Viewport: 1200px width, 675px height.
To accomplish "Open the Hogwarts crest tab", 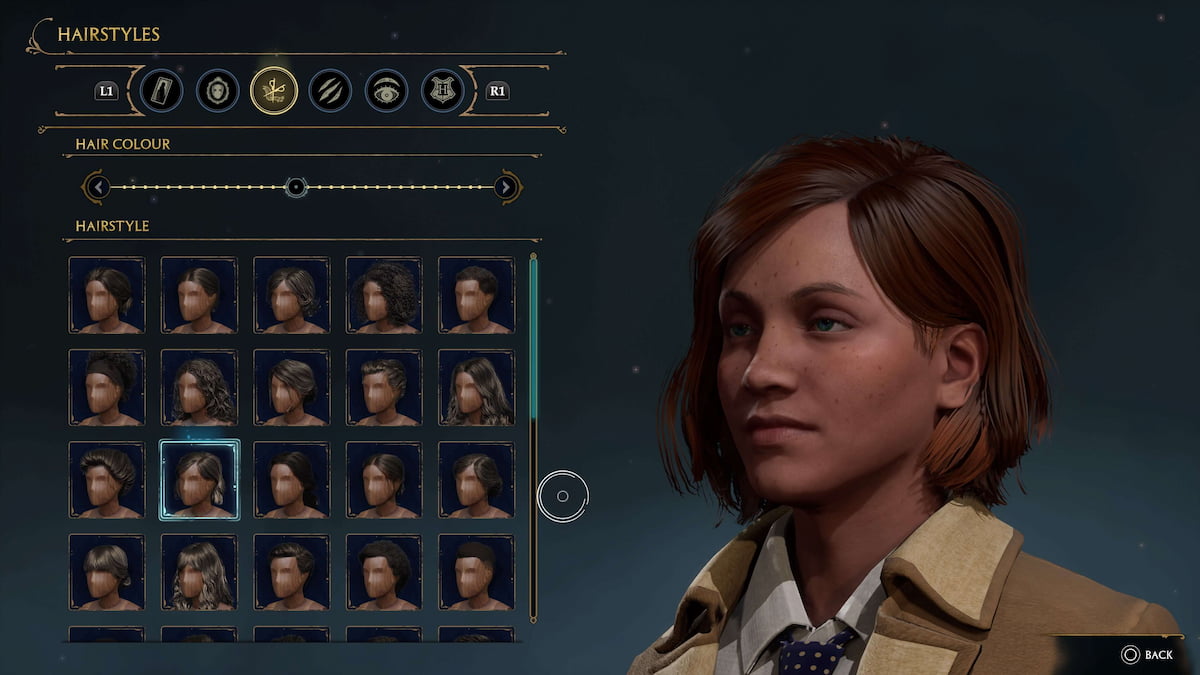I will pyautogui.click(x=442, y=91).
